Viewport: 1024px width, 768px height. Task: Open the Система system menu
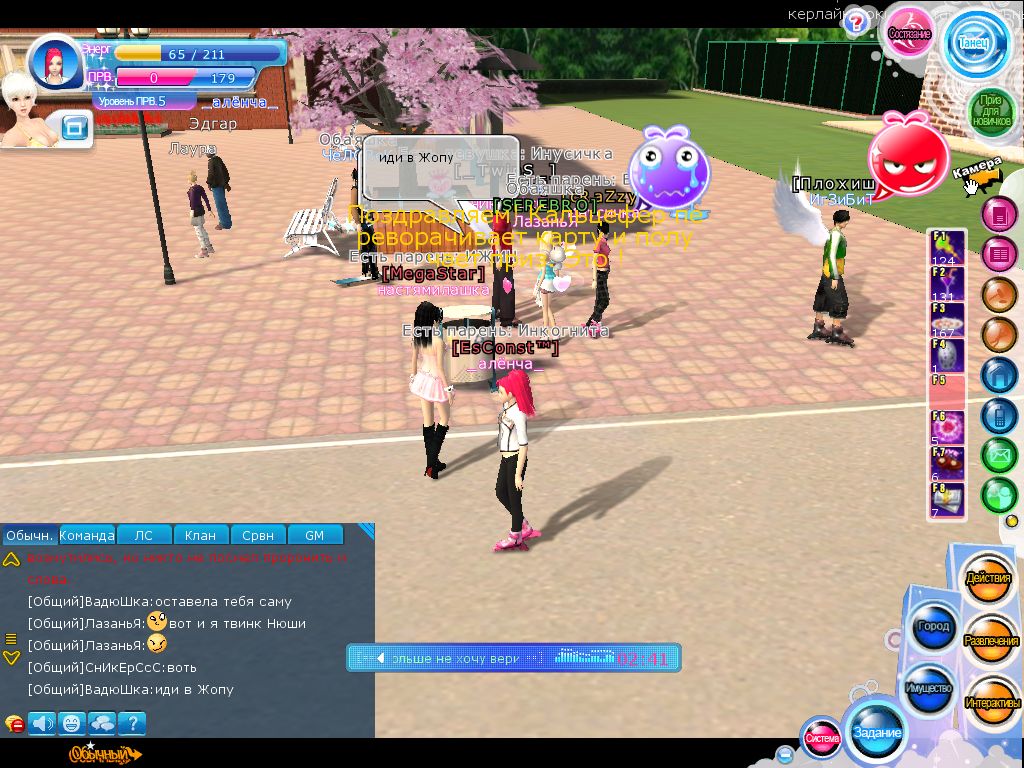tap(822, 739)
